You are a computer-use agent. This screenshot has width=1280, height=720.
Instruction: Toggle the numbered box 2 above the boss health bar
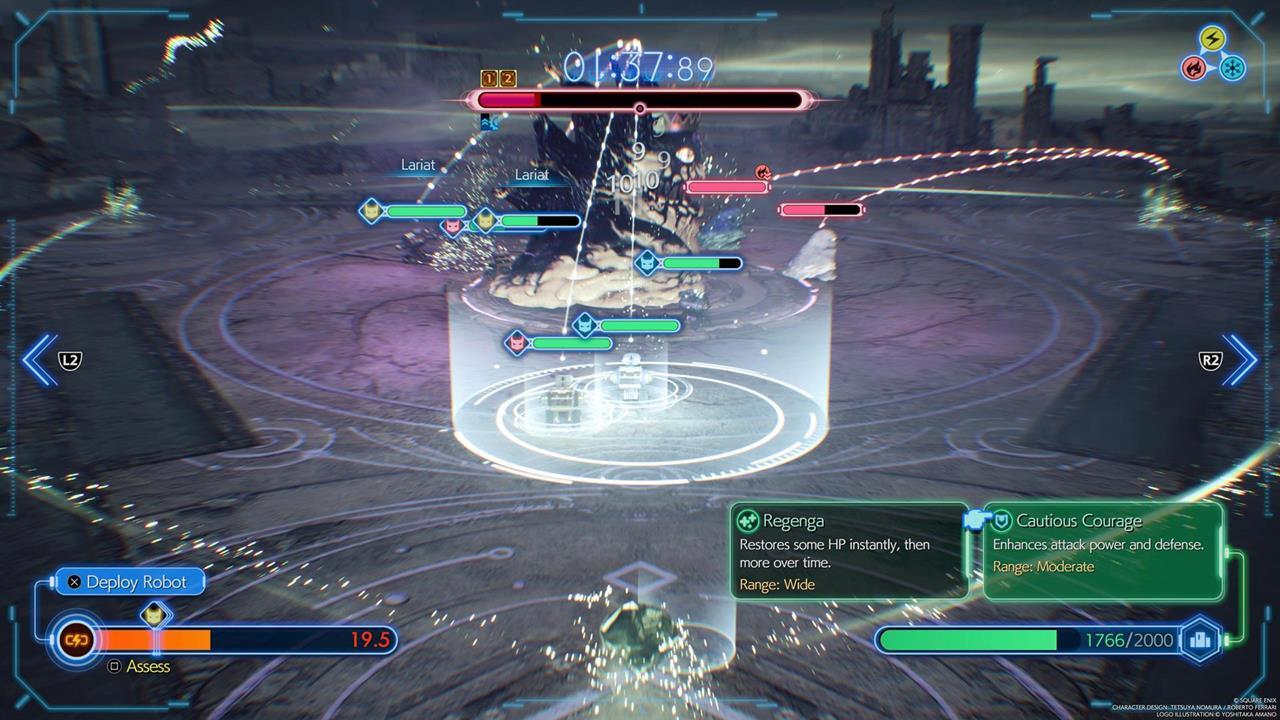coord(508,78)
